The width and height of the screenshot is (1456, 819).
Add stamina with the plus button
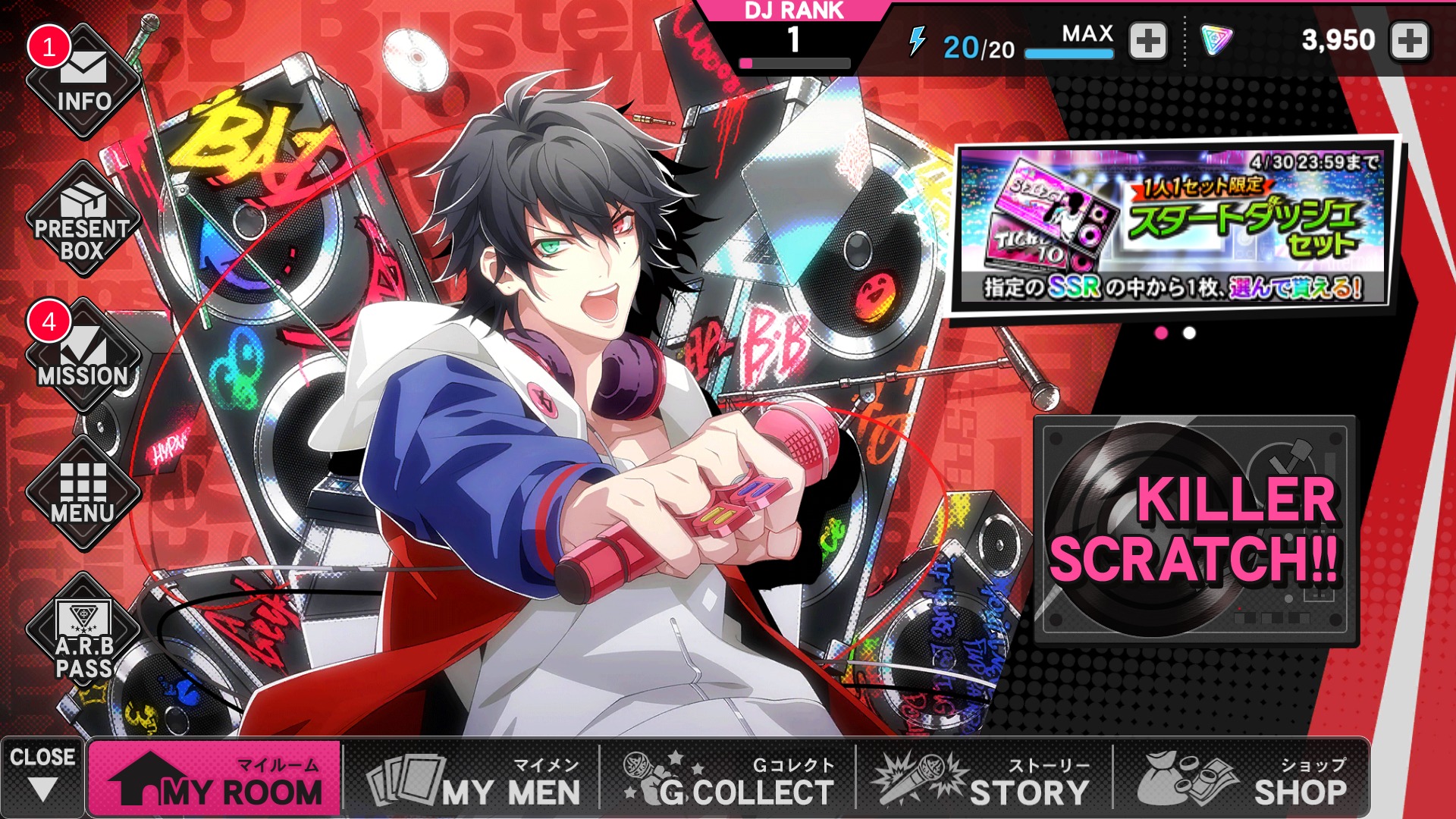coord(1148,41)
